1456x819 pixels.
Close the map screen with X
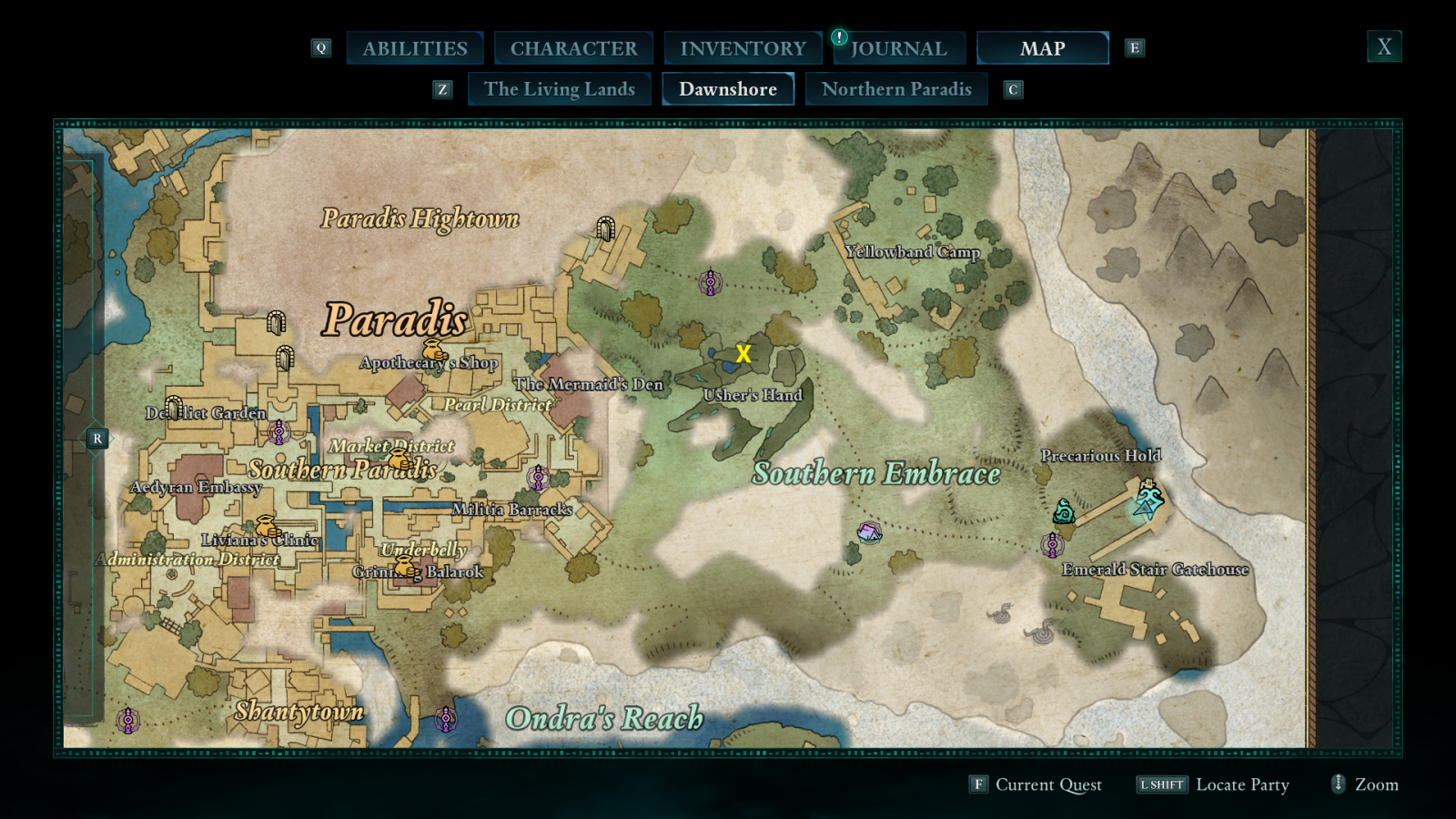1384,46
